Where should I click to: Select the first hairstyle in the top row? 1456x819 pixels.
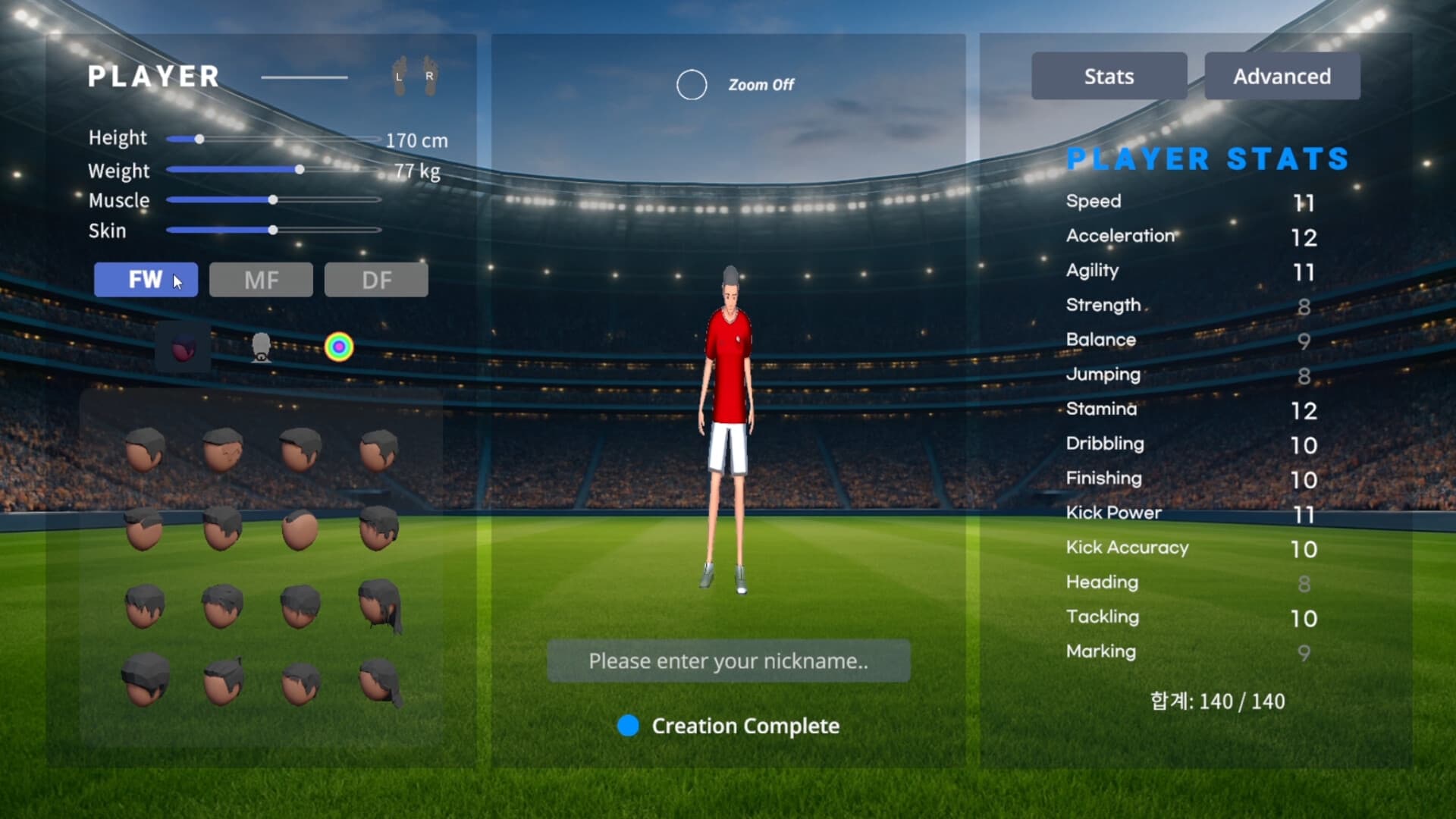[146, 449]
